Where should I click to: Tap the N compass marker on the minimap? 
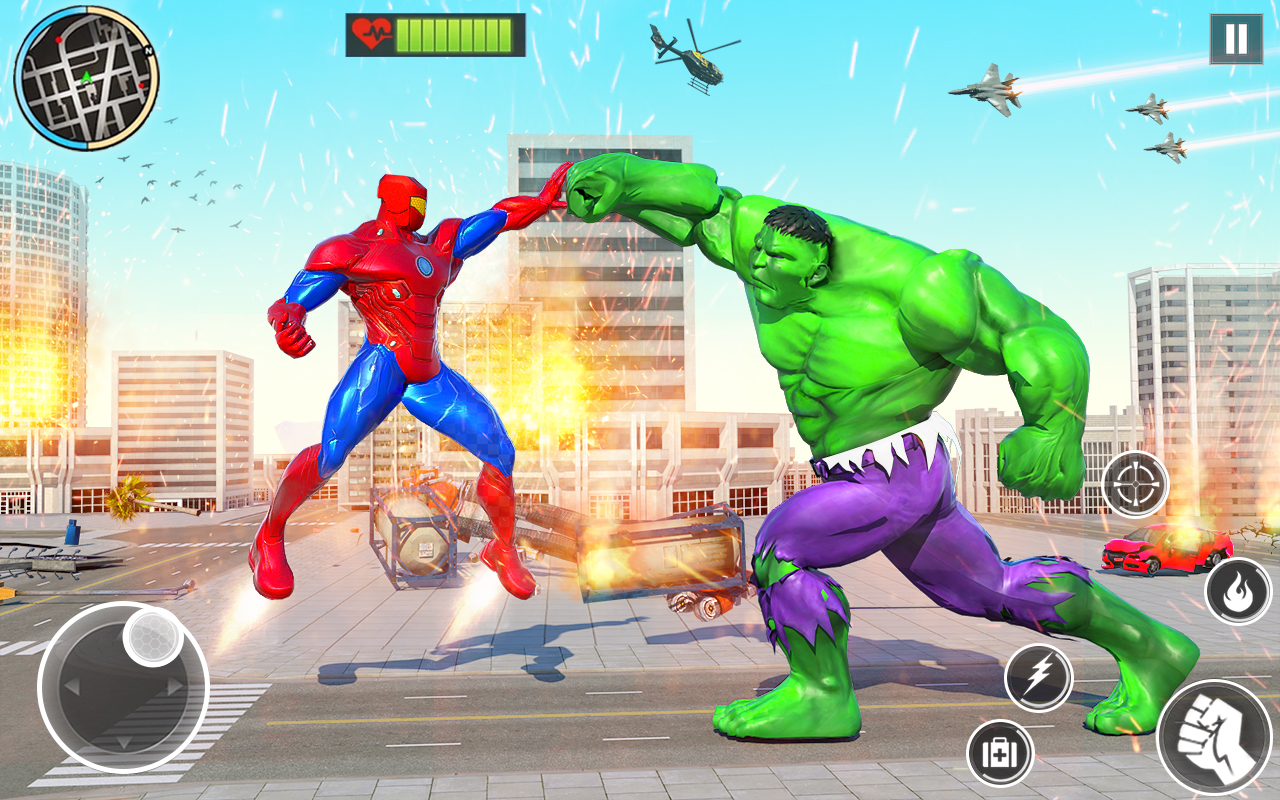148,50
